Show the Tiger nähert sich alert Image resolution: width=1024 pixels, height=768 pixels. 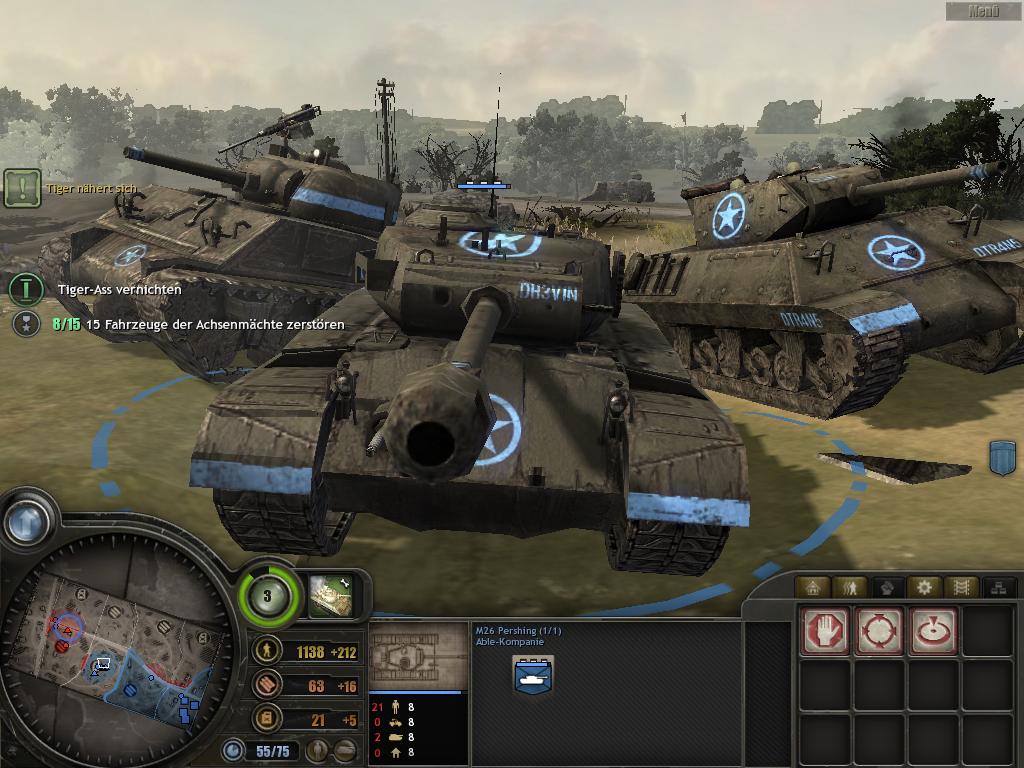[x=21, y=187]
